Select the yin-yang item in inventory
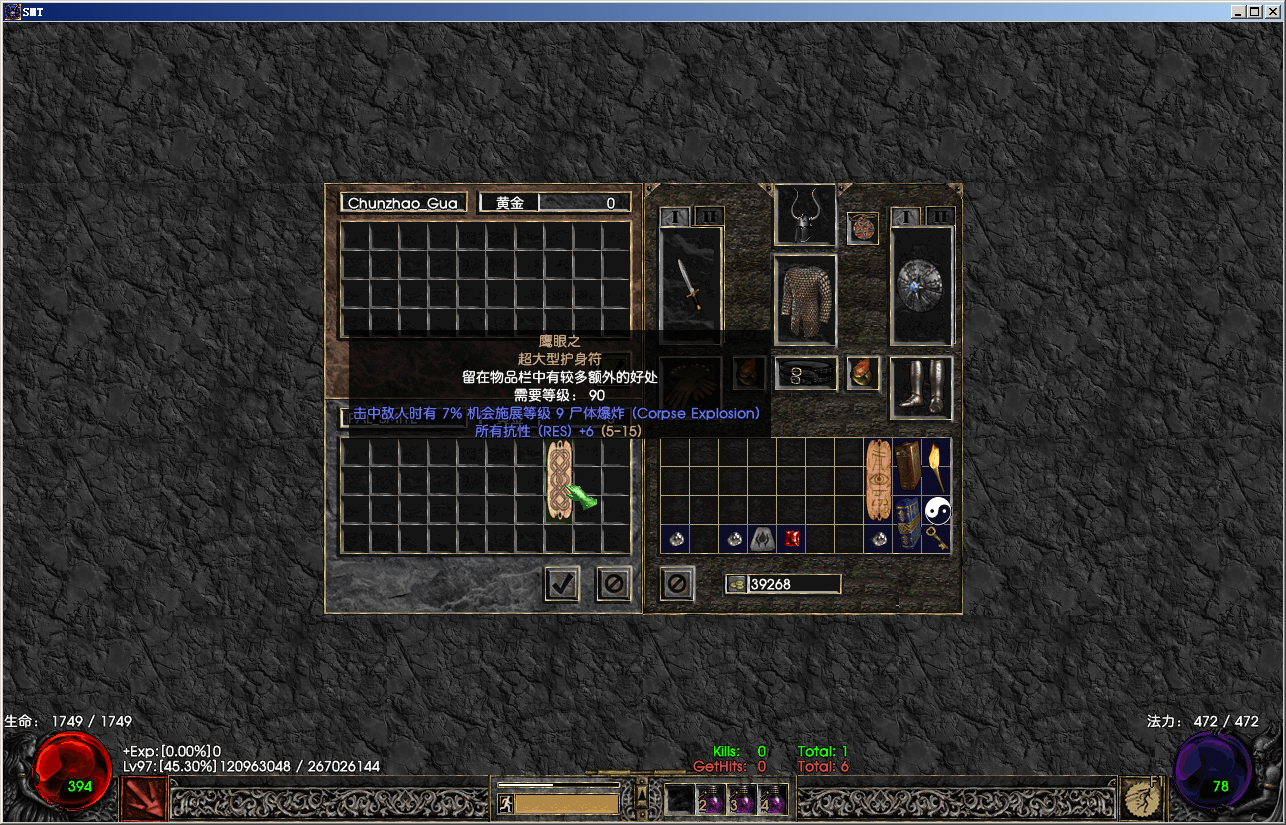The height and width of the screenshot is (825, 1286). pyautogui.click(x=937, y=511)
